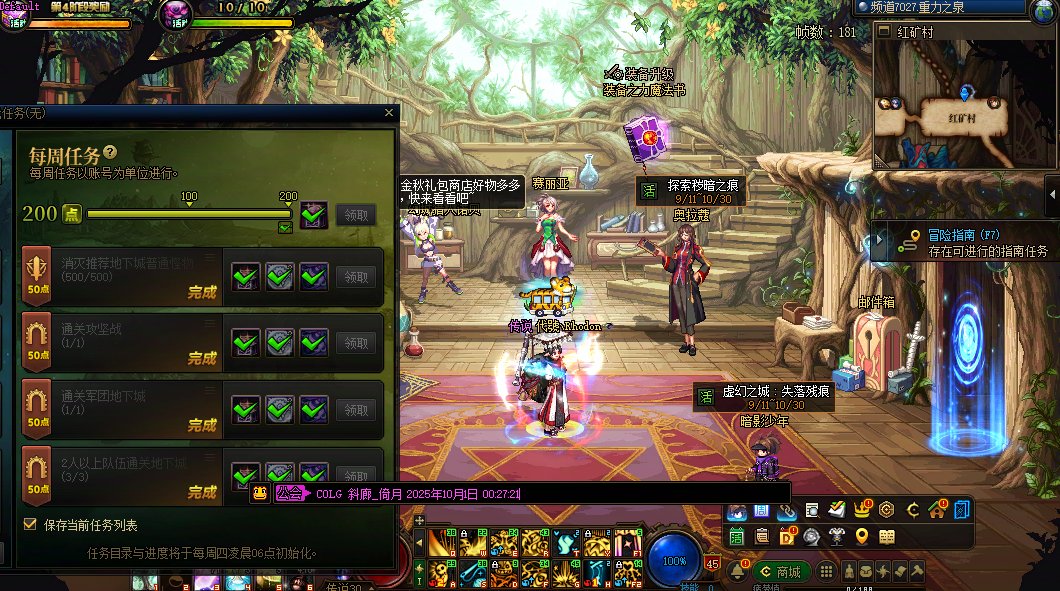Click the notification bell icon
Screen dimensions: 1060x591
(x=738, y=572)
